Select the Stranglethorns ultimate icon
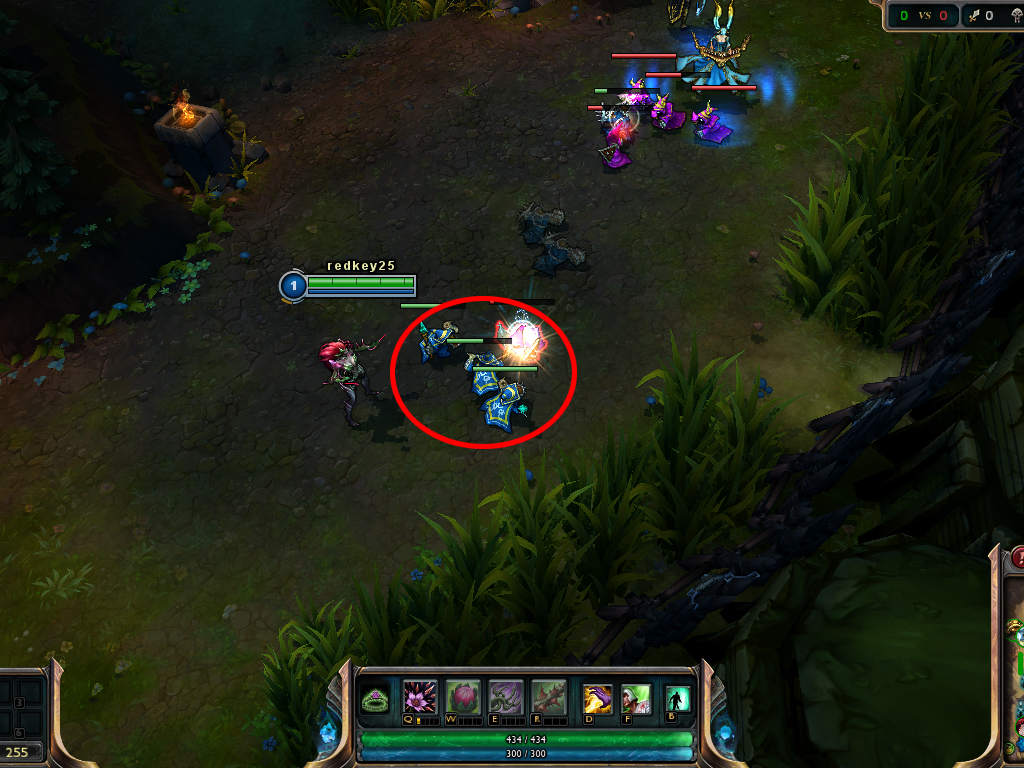The height and width of the screenshot is (768, 1024). click(549, 697)
